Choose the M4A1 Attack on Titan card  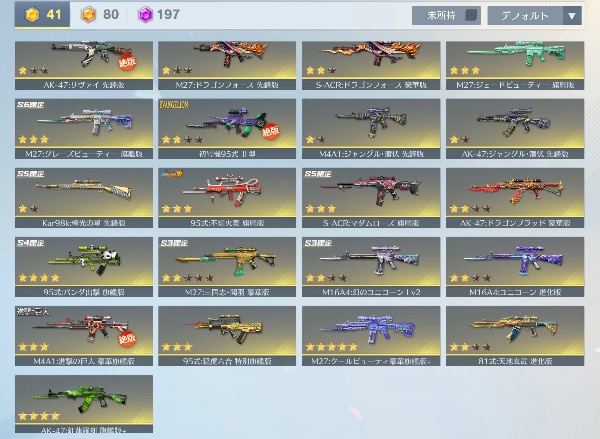tap(84, 334)
